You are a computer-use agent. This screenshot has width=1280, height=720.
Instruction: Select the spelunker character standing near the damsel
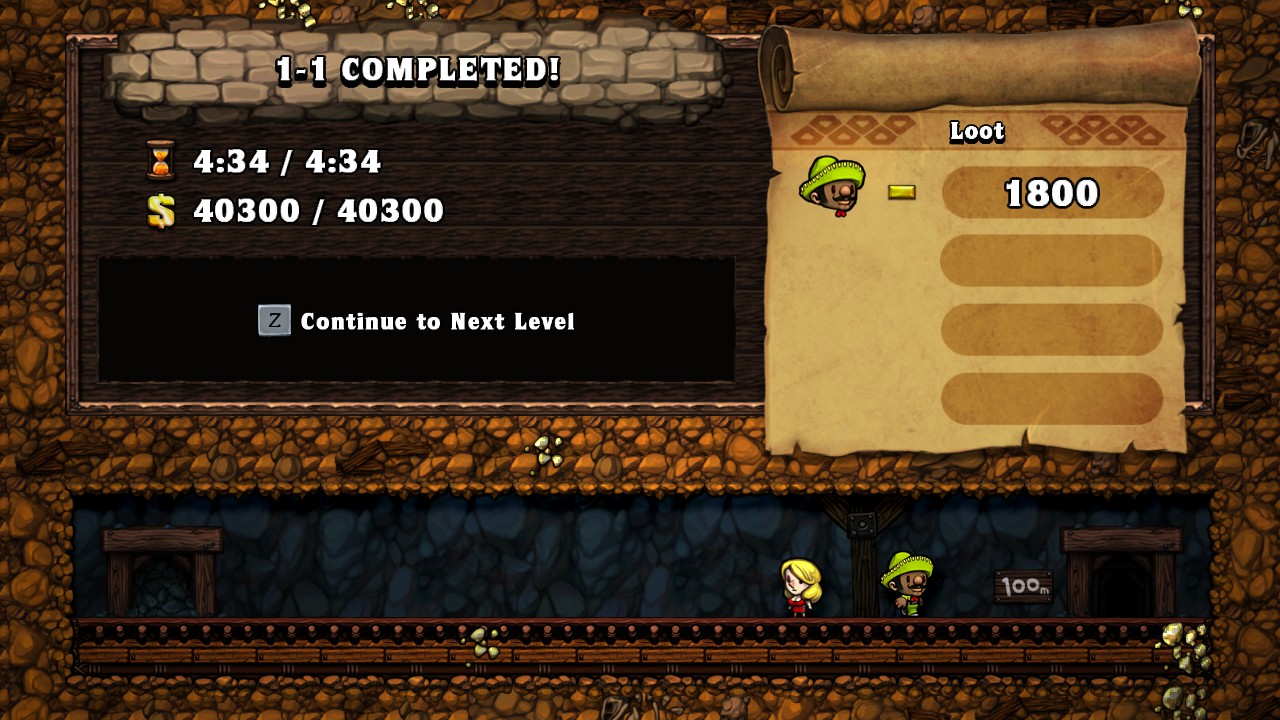click(906, 583)
